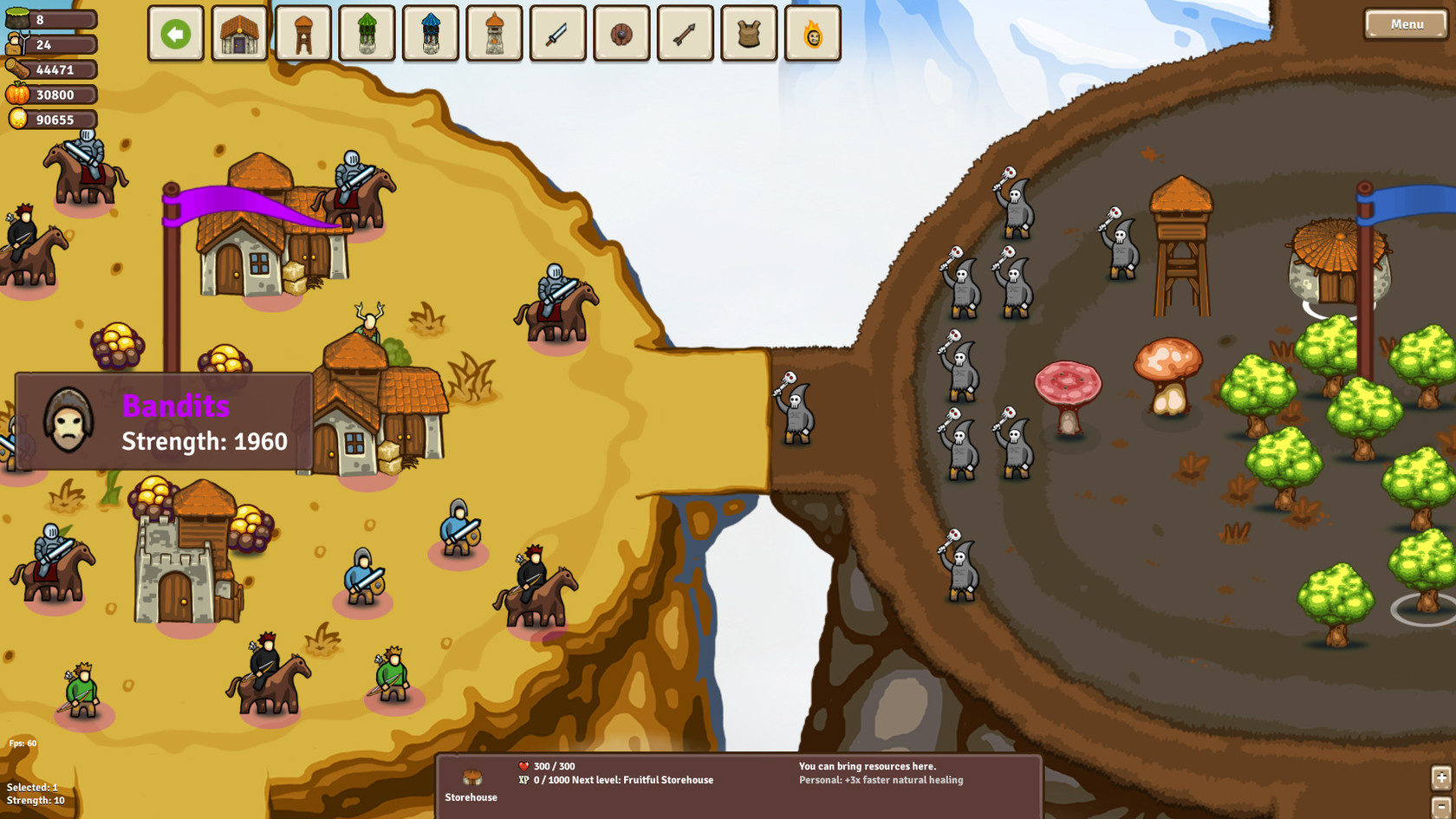The width and height of the screenshot is (1456, 819).
Task: Select the flaming head ability icon
Action: click(x=812, y=33)
